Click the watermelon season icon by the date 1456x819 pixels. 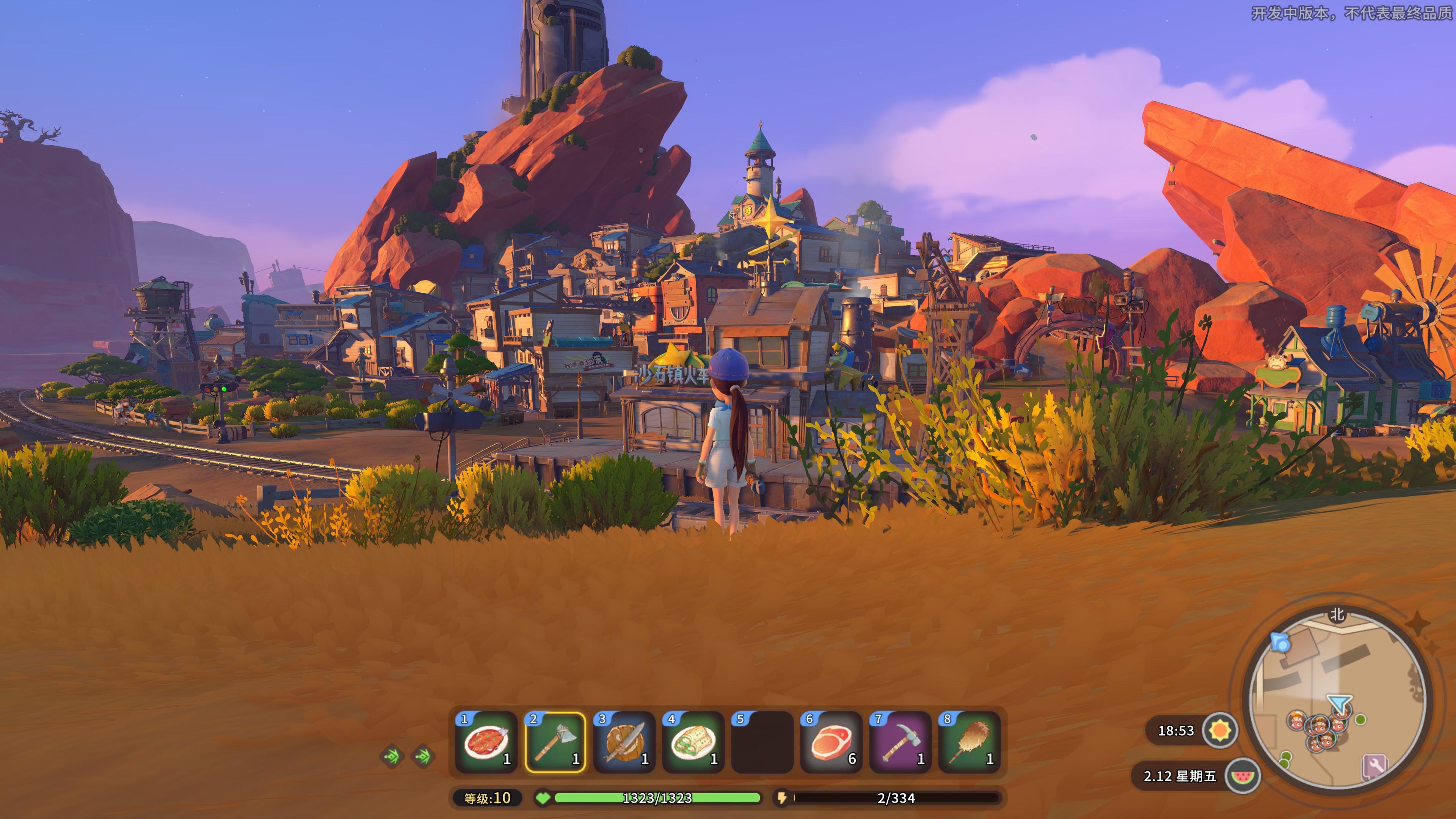tap(1243, 775)
